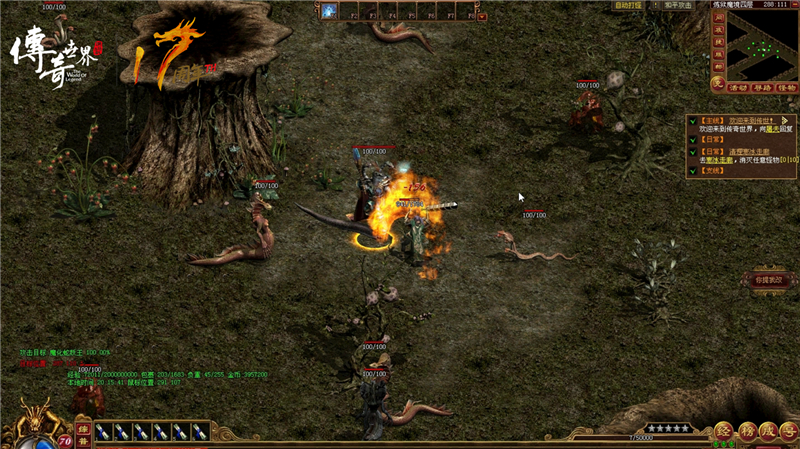Click the level 70 badge

[x=65, y=439]
